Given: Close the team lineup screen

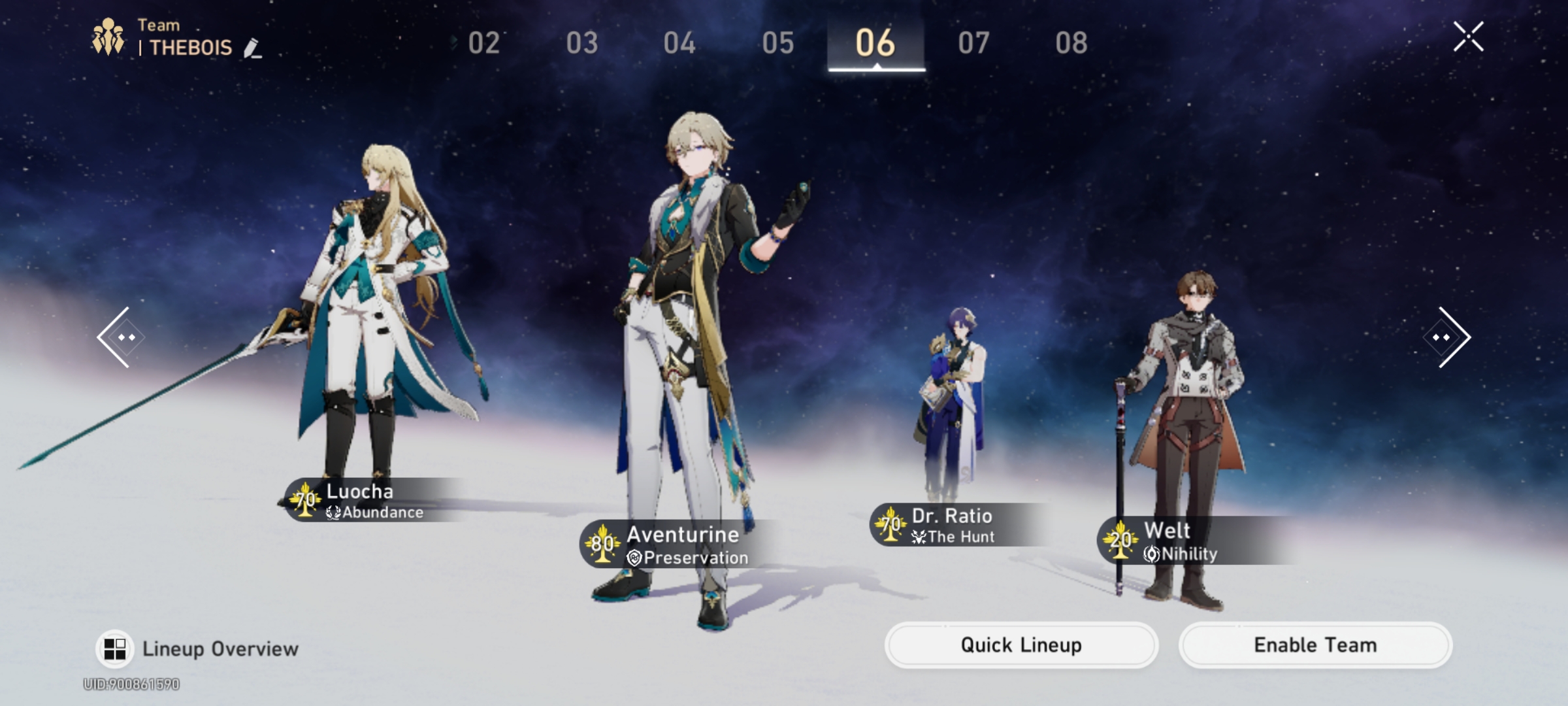Looking at the screenshot, I should coord(1468,37).
